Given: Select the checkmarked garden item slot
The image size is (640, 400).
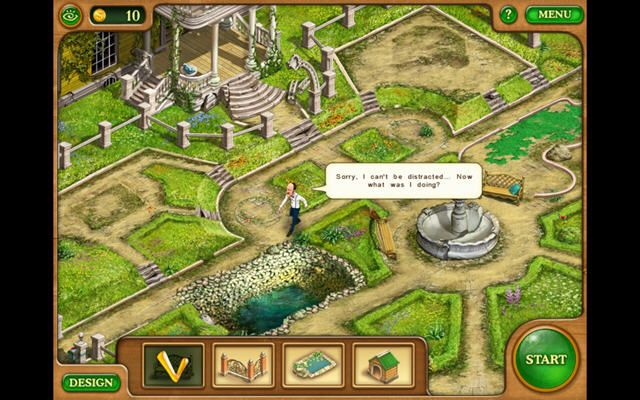Looking at the screenshot, I should [172, 365].
